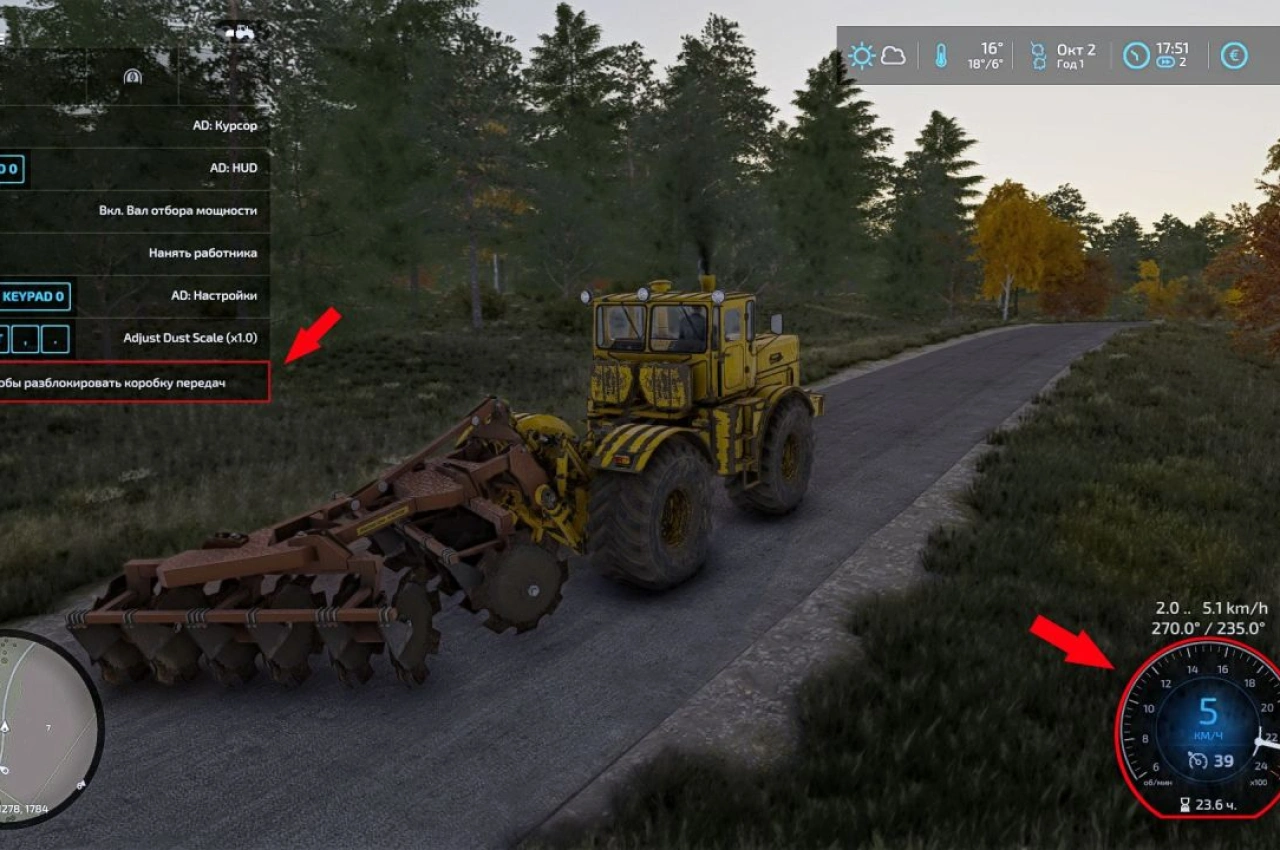Click the KEYPAD 0 key binding badge

pos(32,296)
